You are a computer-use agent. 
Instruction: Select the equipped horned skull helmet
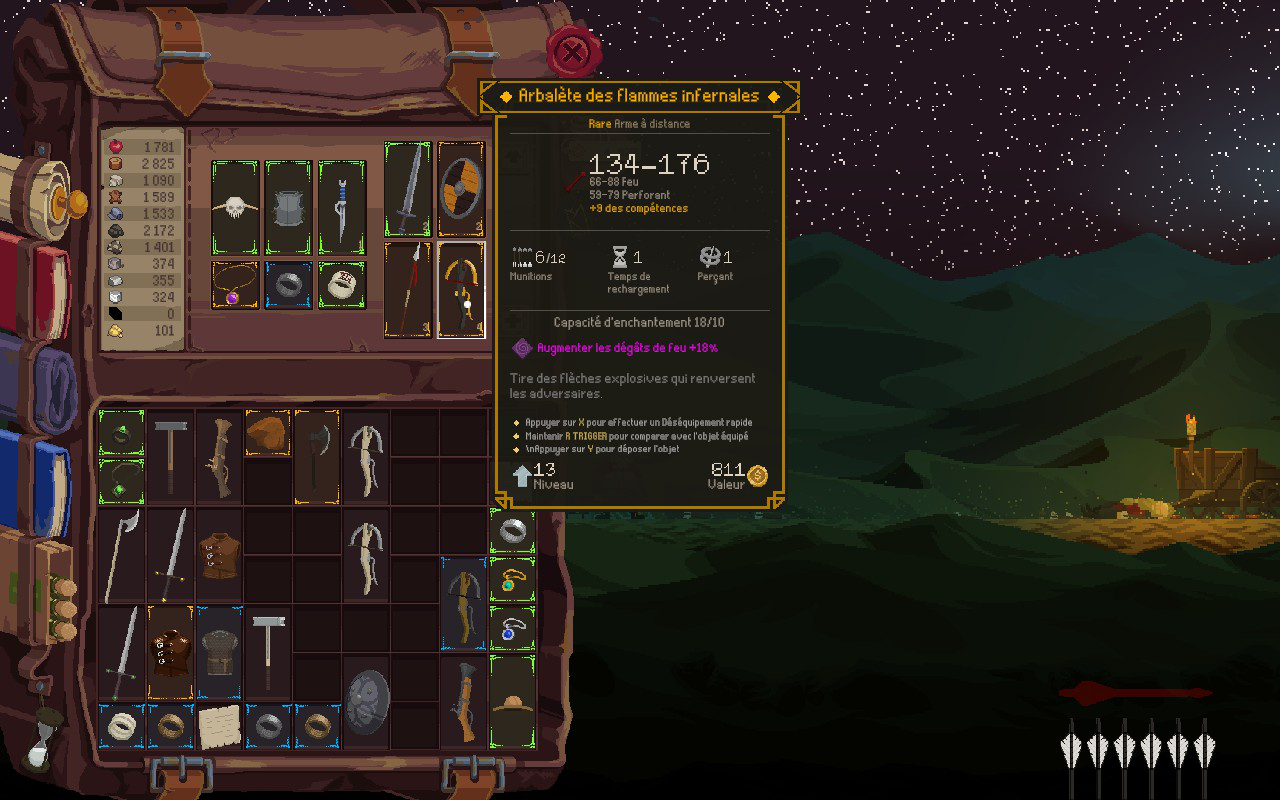[235, 207]
